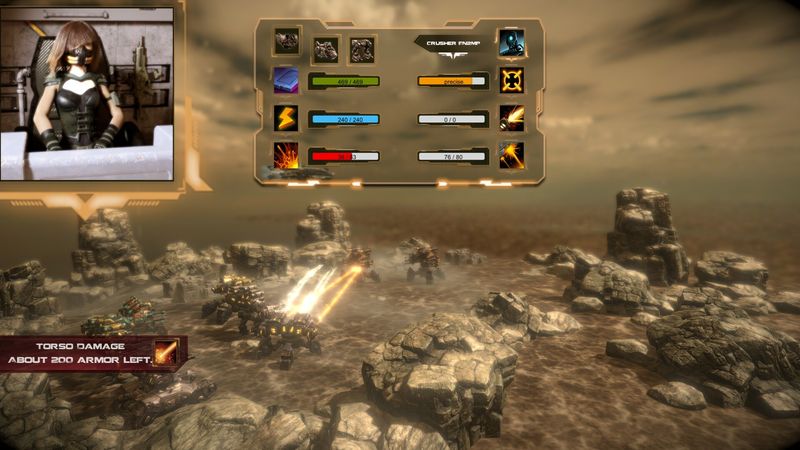The width and height of the screenshot is (800, 450).
Task: Activate the yellow lightning bolt energy icon
Action: click(286, 118)
